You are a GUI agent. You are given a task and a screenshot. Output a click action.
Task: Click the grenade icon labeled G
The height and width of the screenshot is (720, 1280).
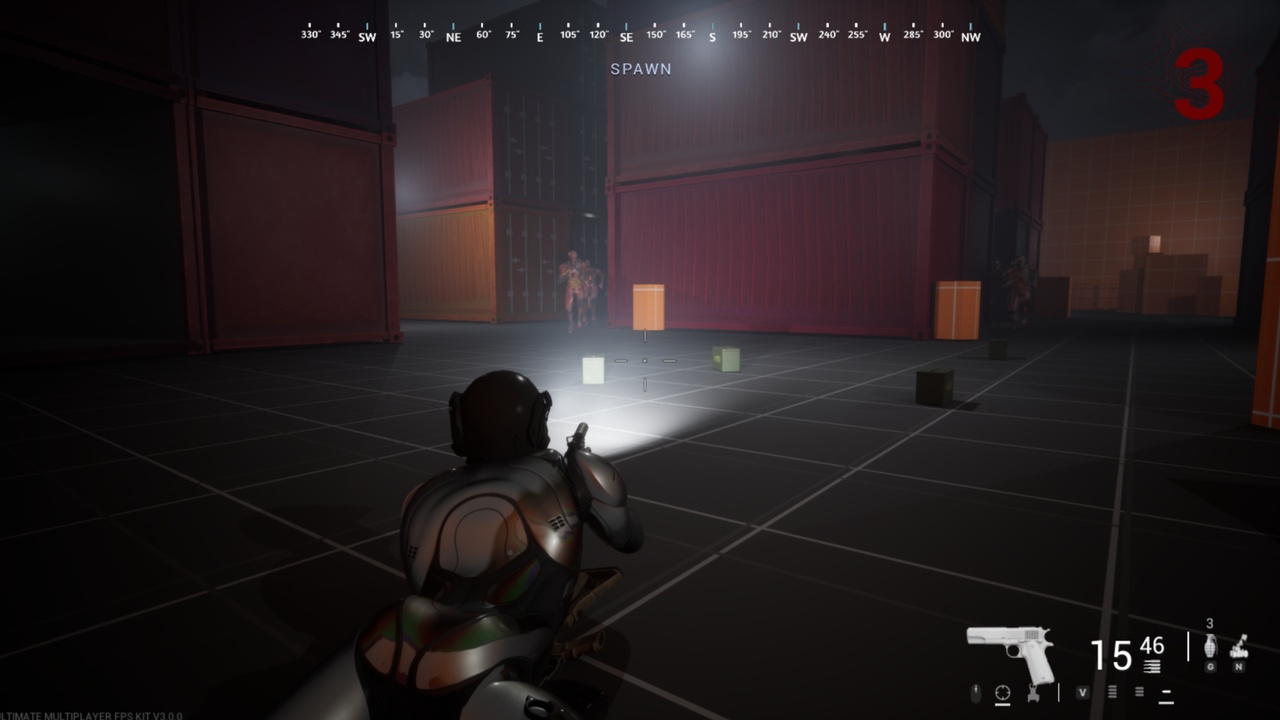click(x=1210, y=648)
